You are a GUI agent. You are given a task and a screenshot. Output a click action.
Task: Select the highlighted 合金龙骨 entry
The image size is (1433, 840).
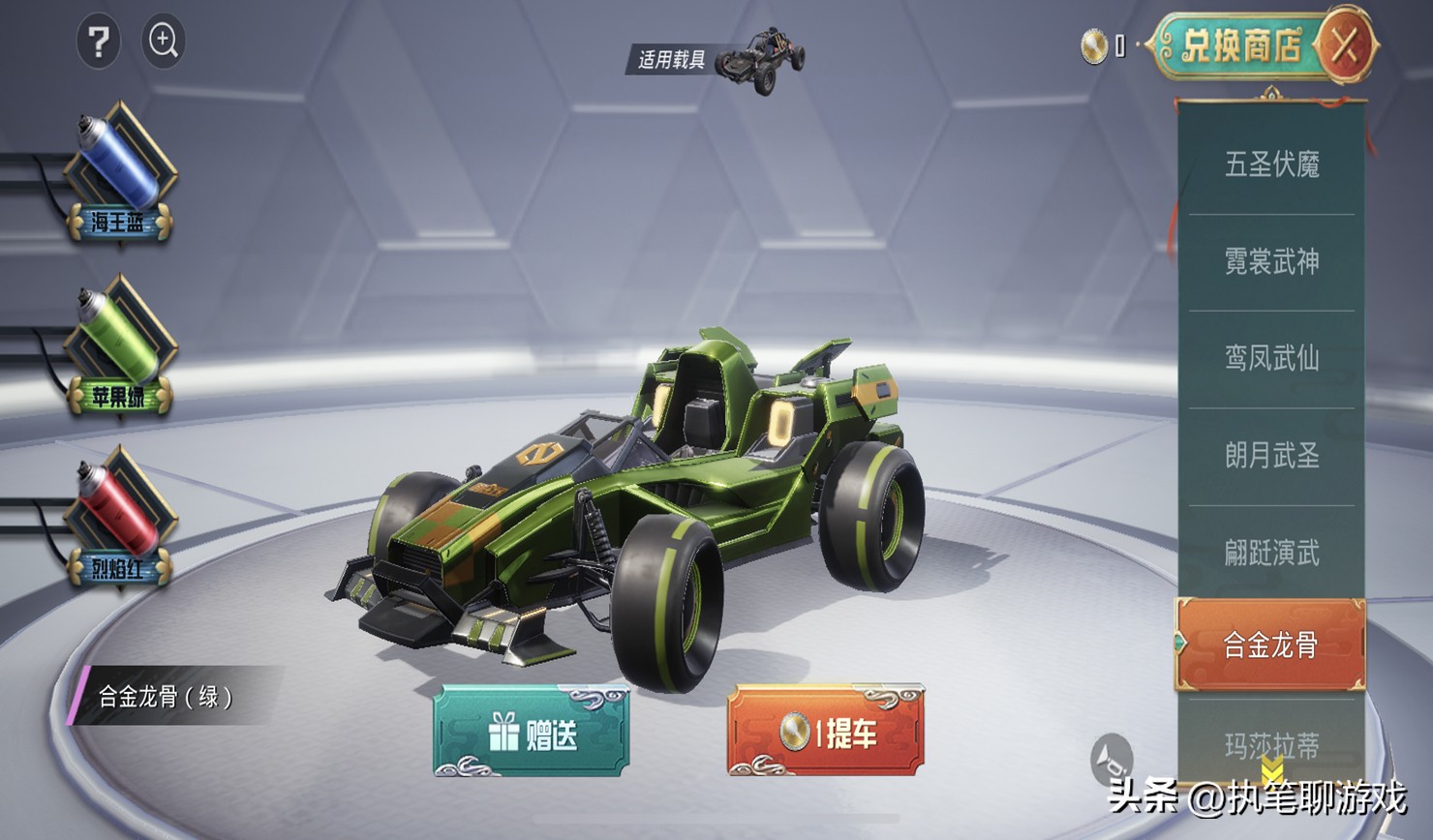[x=1270, y=645]
